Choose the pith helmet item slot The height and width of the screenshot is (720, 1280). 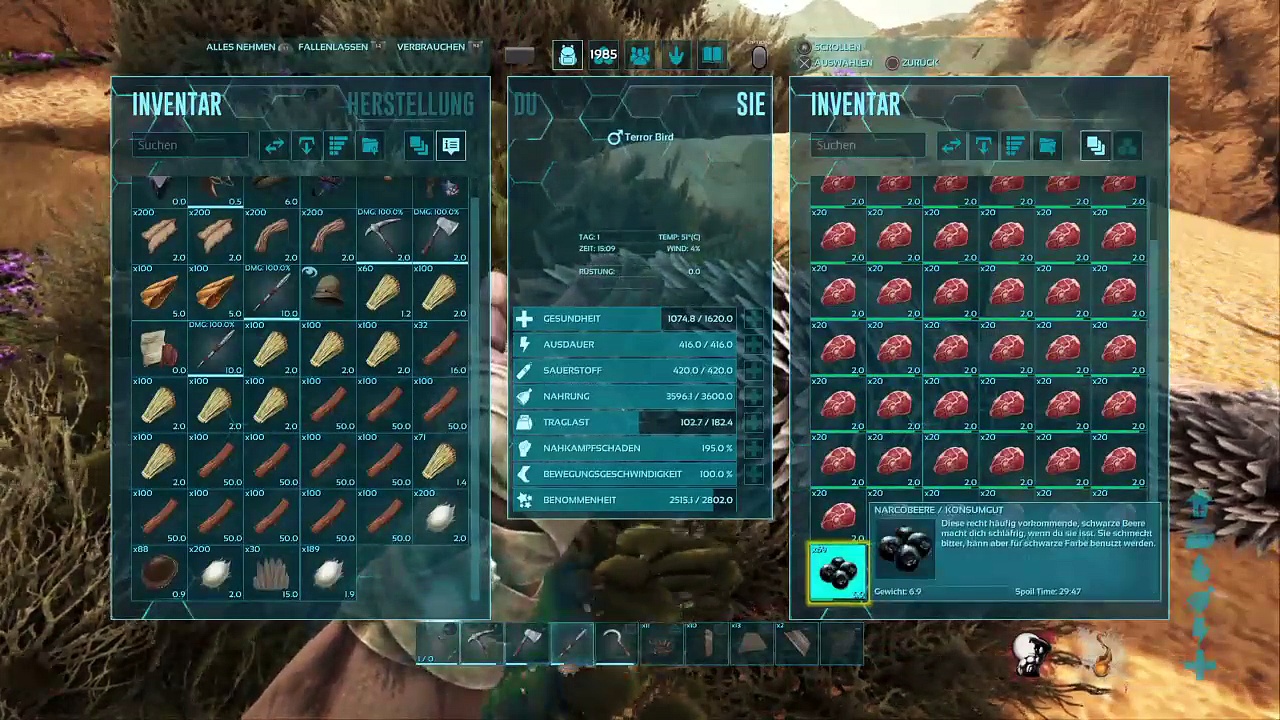(328, 292)
